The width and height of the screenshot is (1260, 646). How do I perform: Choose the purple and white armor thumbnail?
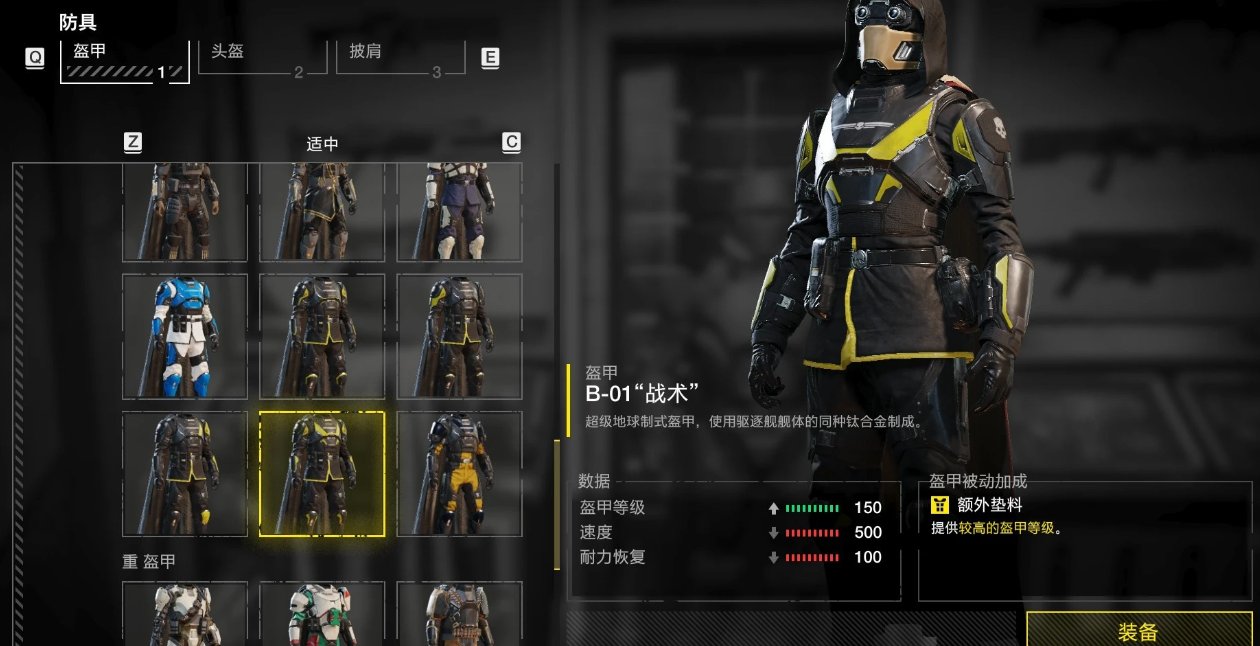(x=459, y=213)
